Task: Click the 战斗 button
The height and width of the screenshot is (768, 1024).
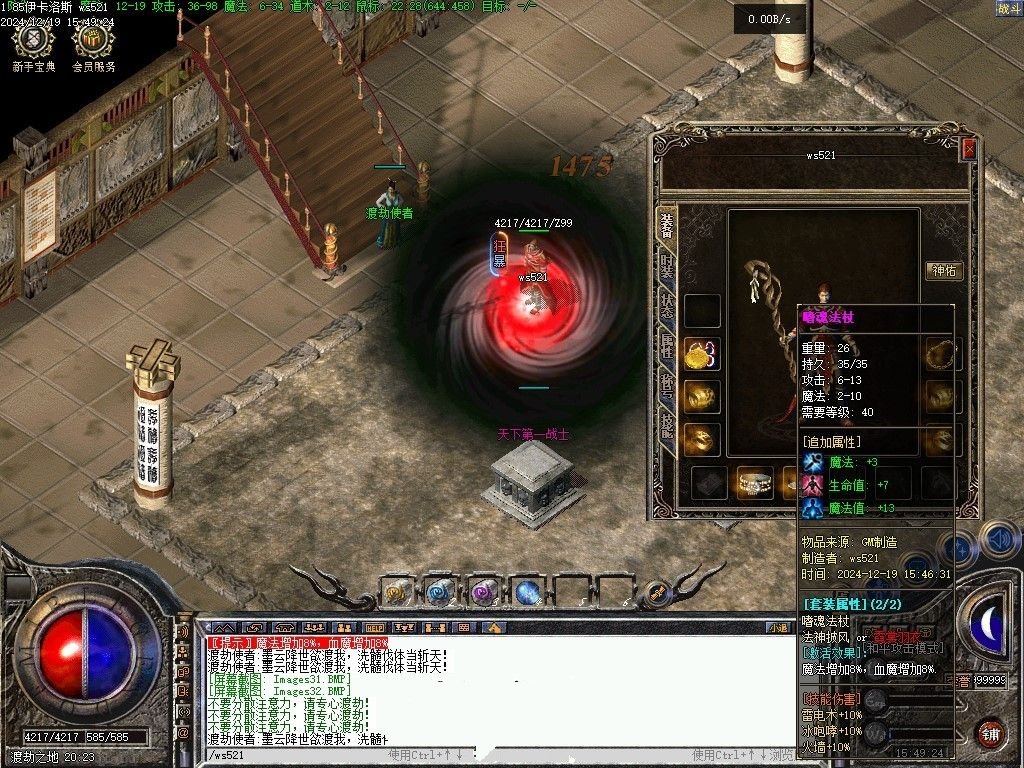Action: [1008, 8]
